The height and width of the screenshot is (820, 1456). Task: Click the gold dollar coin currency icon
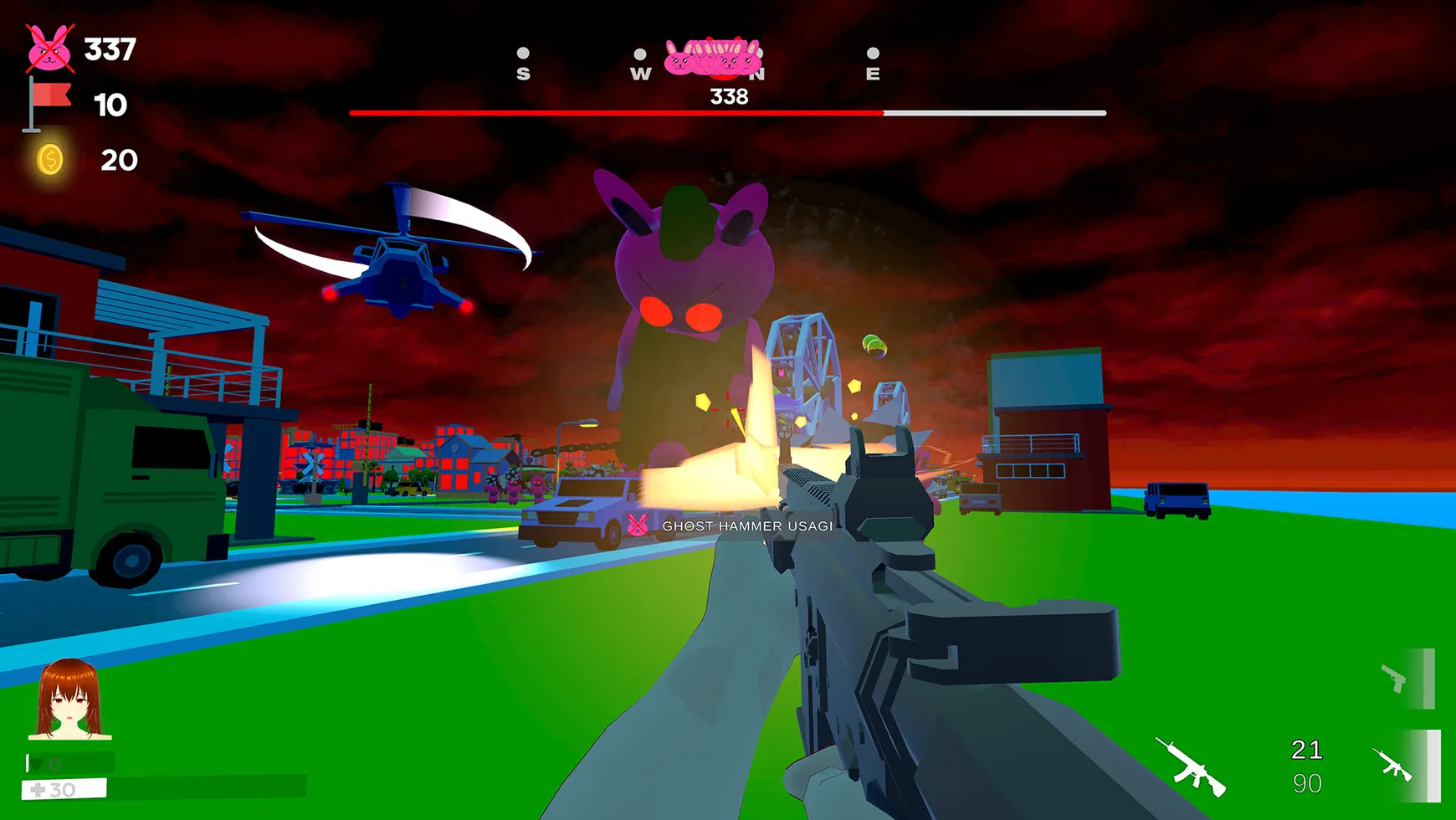click(50, 159)
